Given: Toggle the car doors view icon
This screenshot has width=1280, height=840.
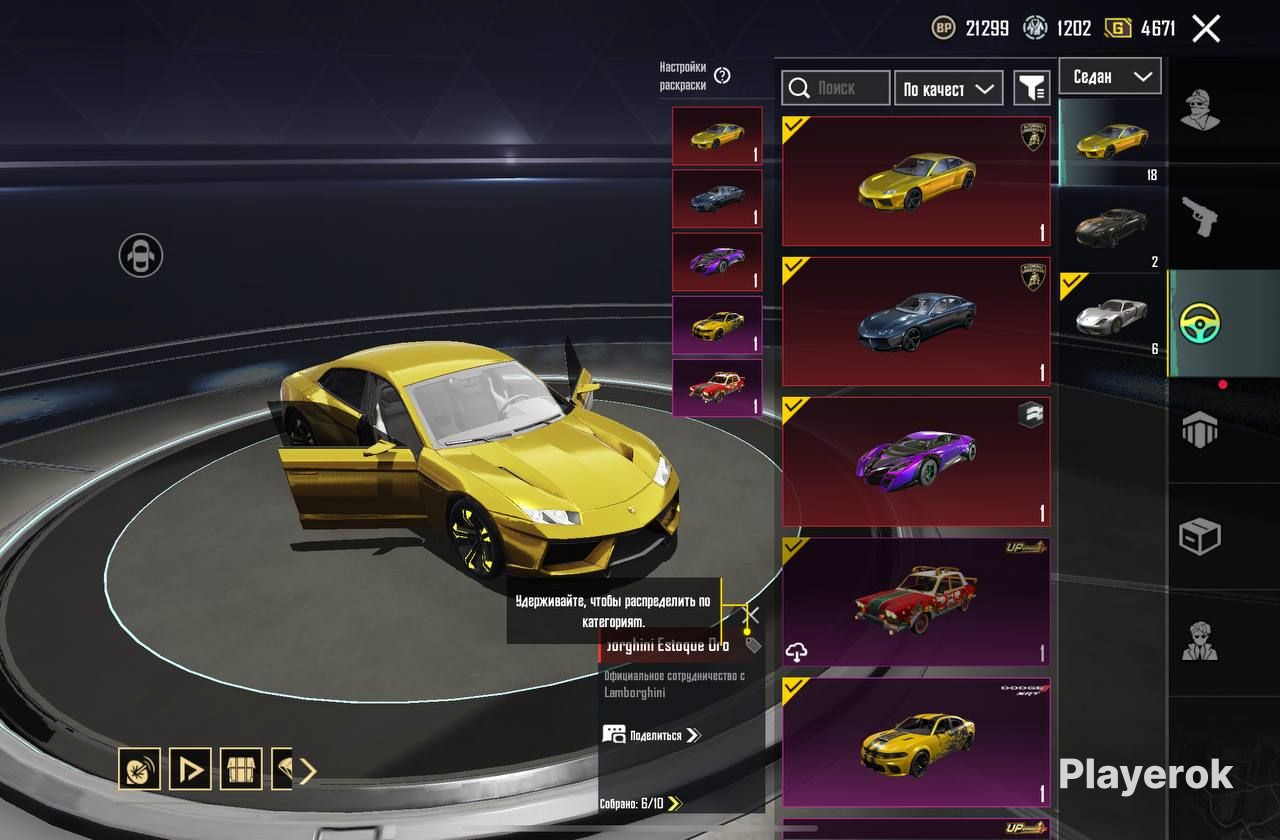Looking at the screenshot, I should [141, 255].
